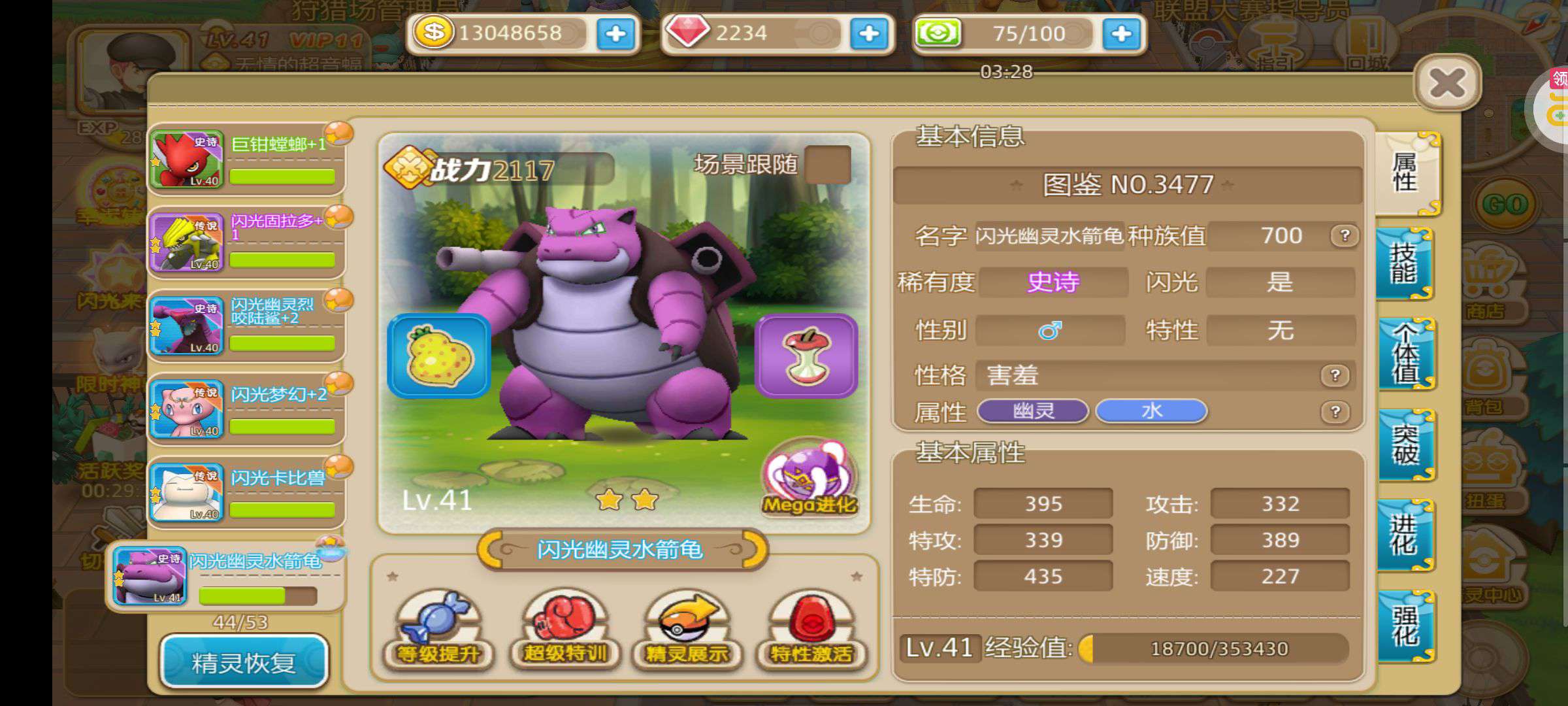Viewport: 1568px width, 706px height.
Task: Switch to the 技能 skills tab
Action: point(1404,263)
